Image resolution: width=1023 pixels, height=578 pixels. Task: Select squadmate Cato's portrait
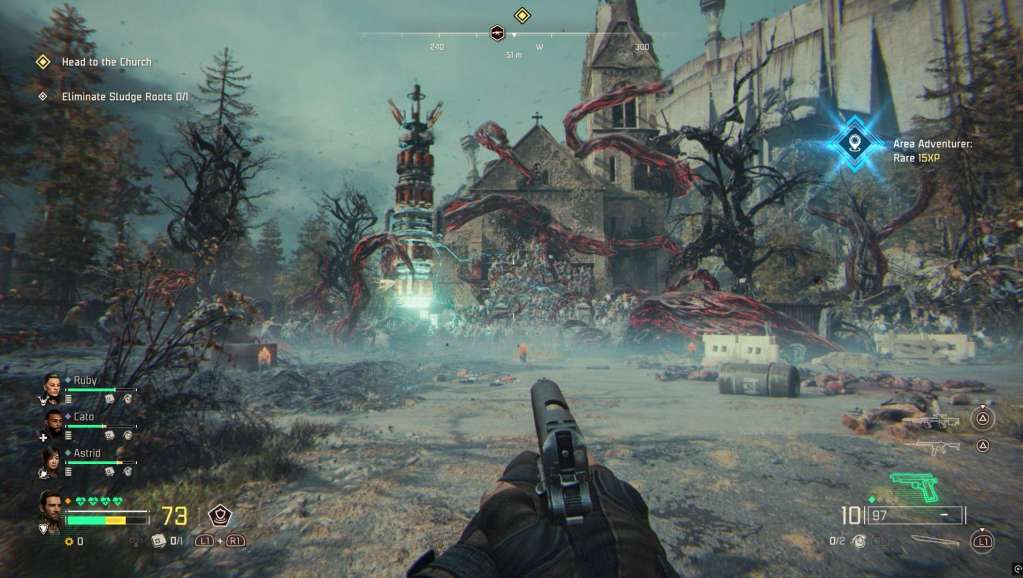(x=52, y=422)
